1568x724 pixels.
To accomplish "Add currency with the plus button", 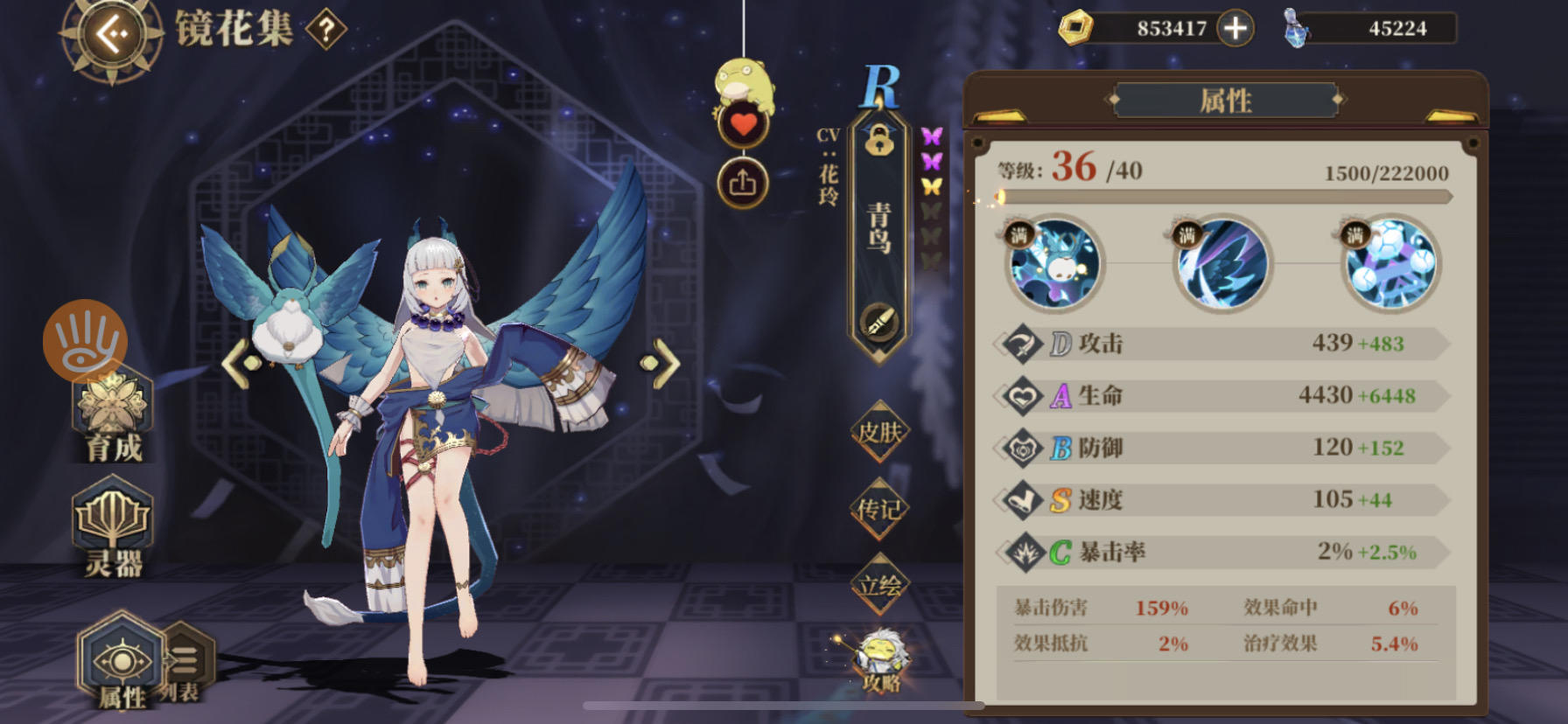I will (1235, 28).
